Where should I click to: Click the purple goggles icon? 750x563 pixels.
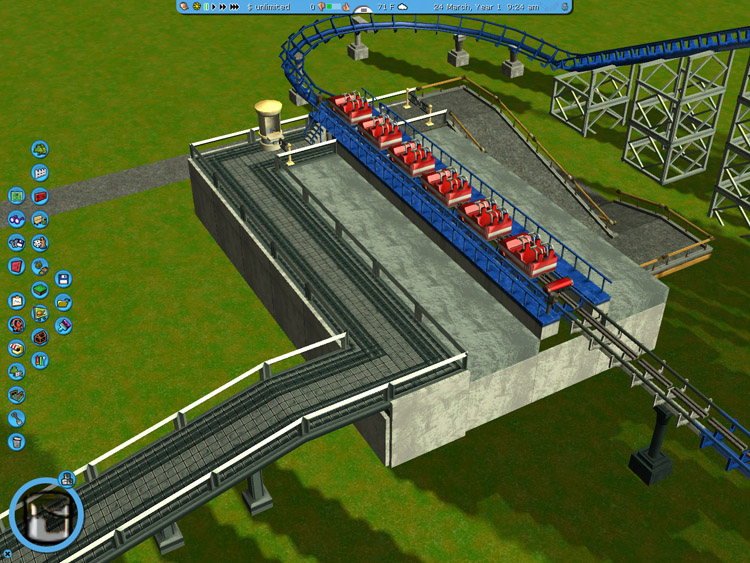click(16, 219)
